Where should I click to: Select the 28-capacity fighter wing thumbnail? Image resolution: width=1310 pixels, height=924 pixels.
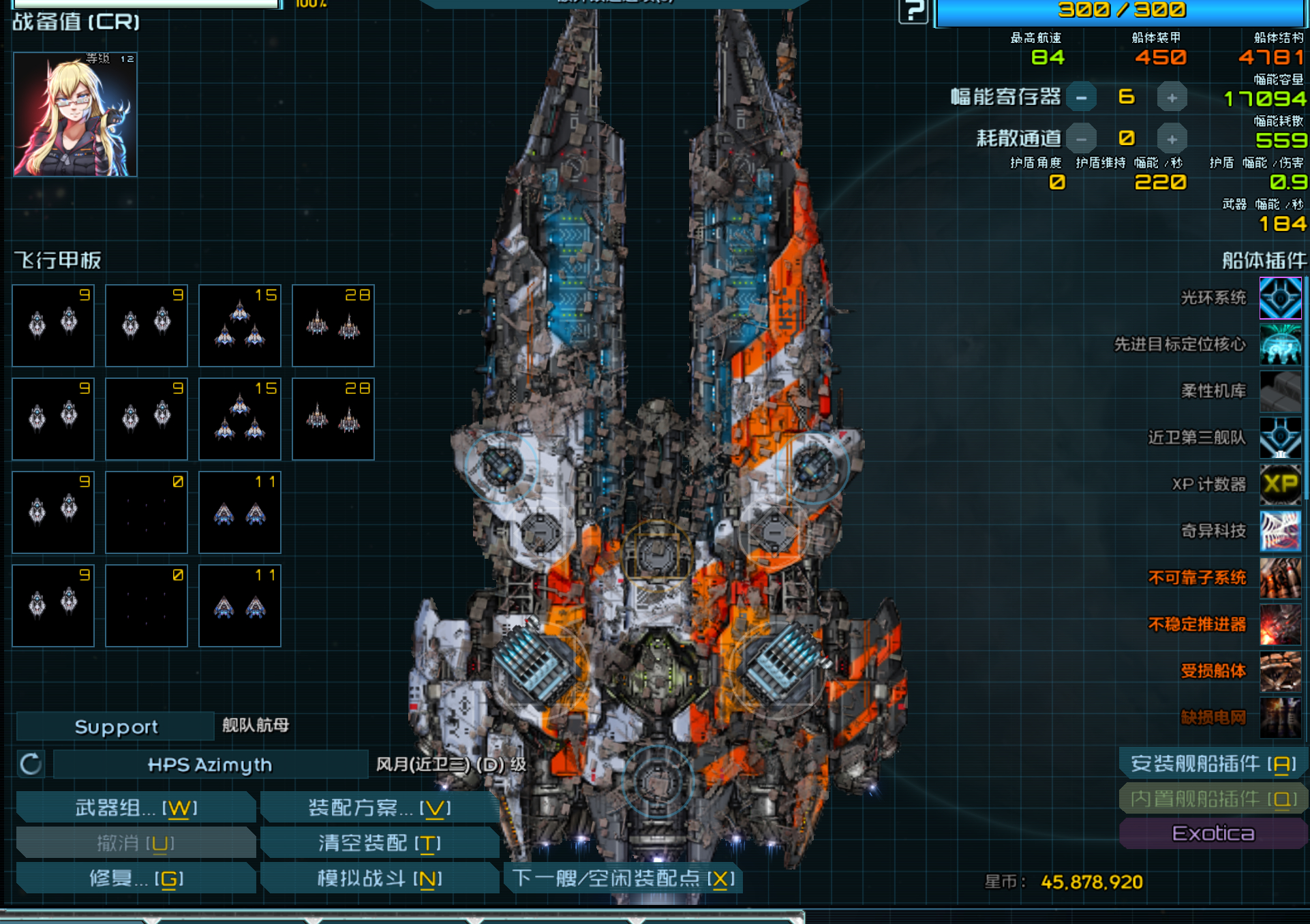(333, 326)
